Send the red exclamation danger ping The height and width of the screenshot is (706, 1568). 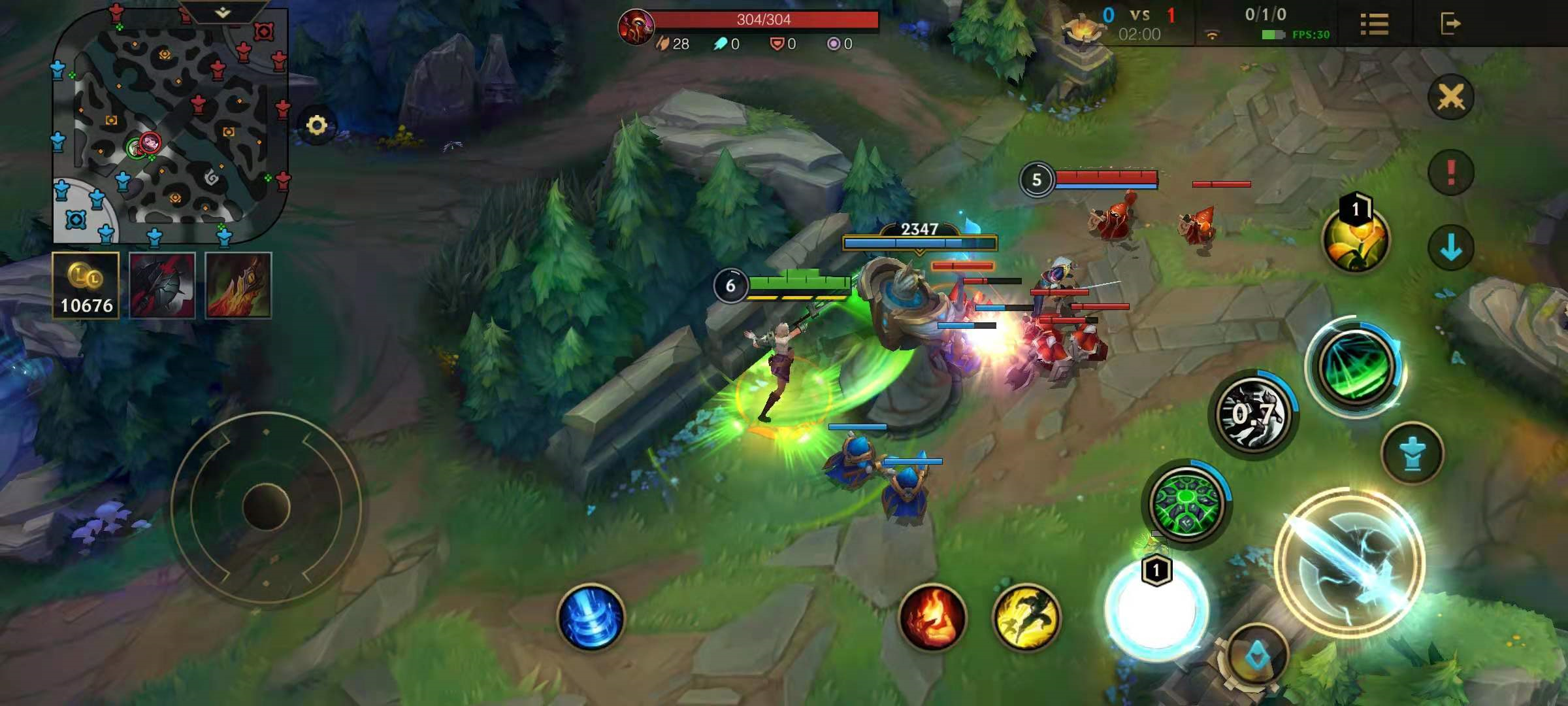1450,173
